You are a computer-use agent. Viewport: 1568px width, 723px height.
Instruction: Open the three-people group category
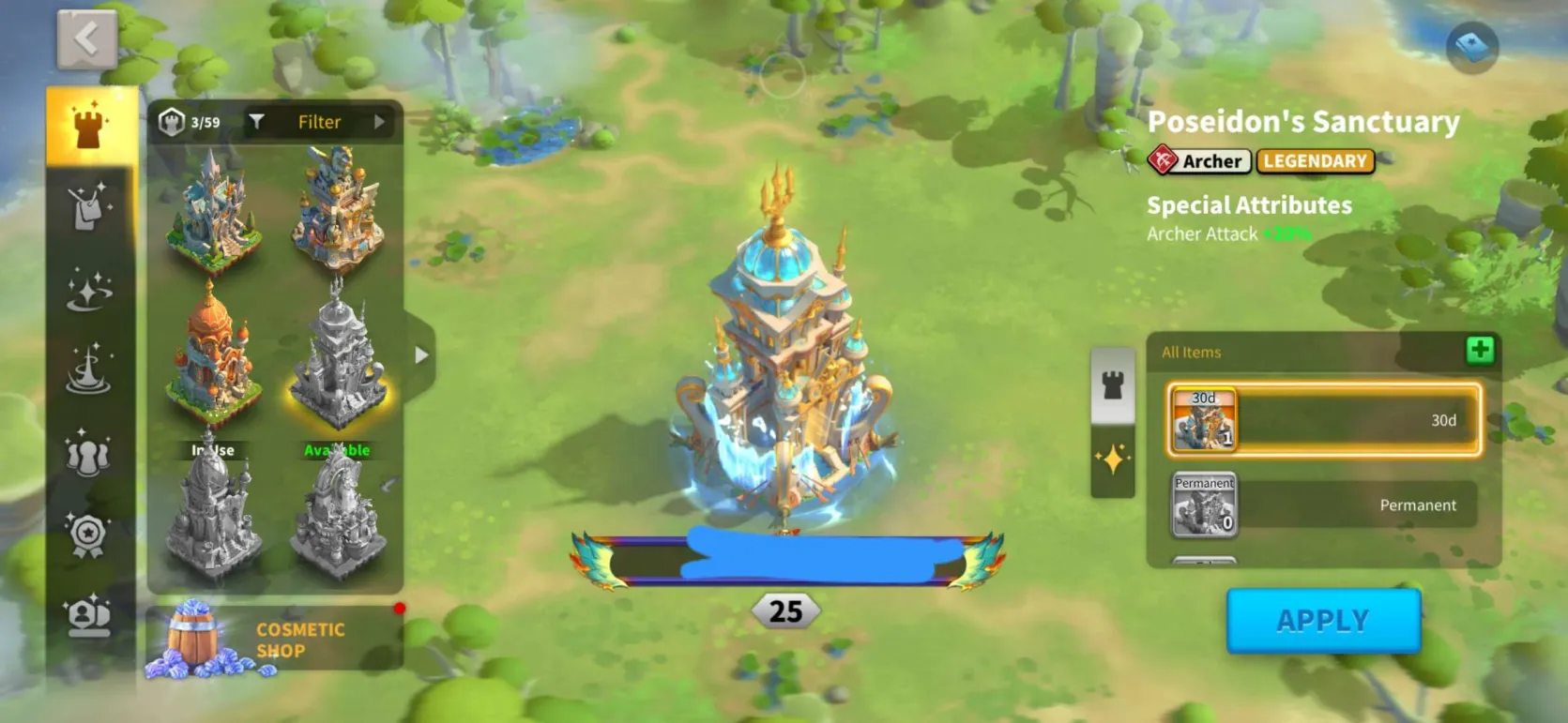point(89,454)
